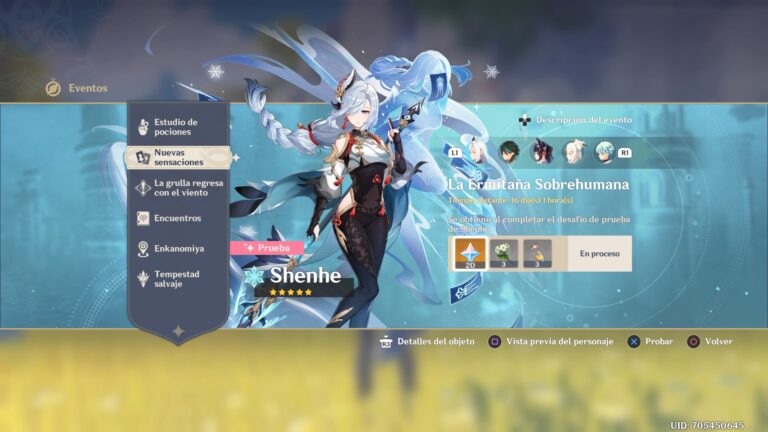The width and height of the screenshot is (768, 432).
Task: Inspect the Primogem reward of 20
Action: [x=470, y=253]
